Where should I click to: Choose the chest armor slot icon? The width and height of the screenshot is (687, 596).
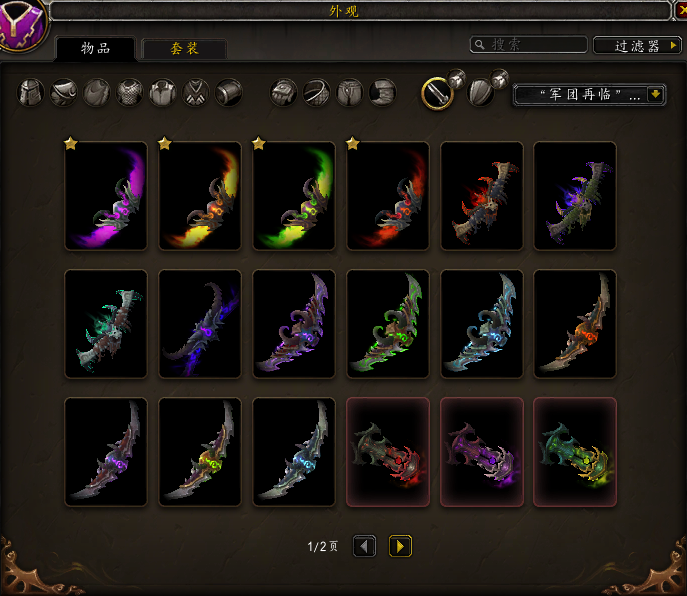point(131,93)
